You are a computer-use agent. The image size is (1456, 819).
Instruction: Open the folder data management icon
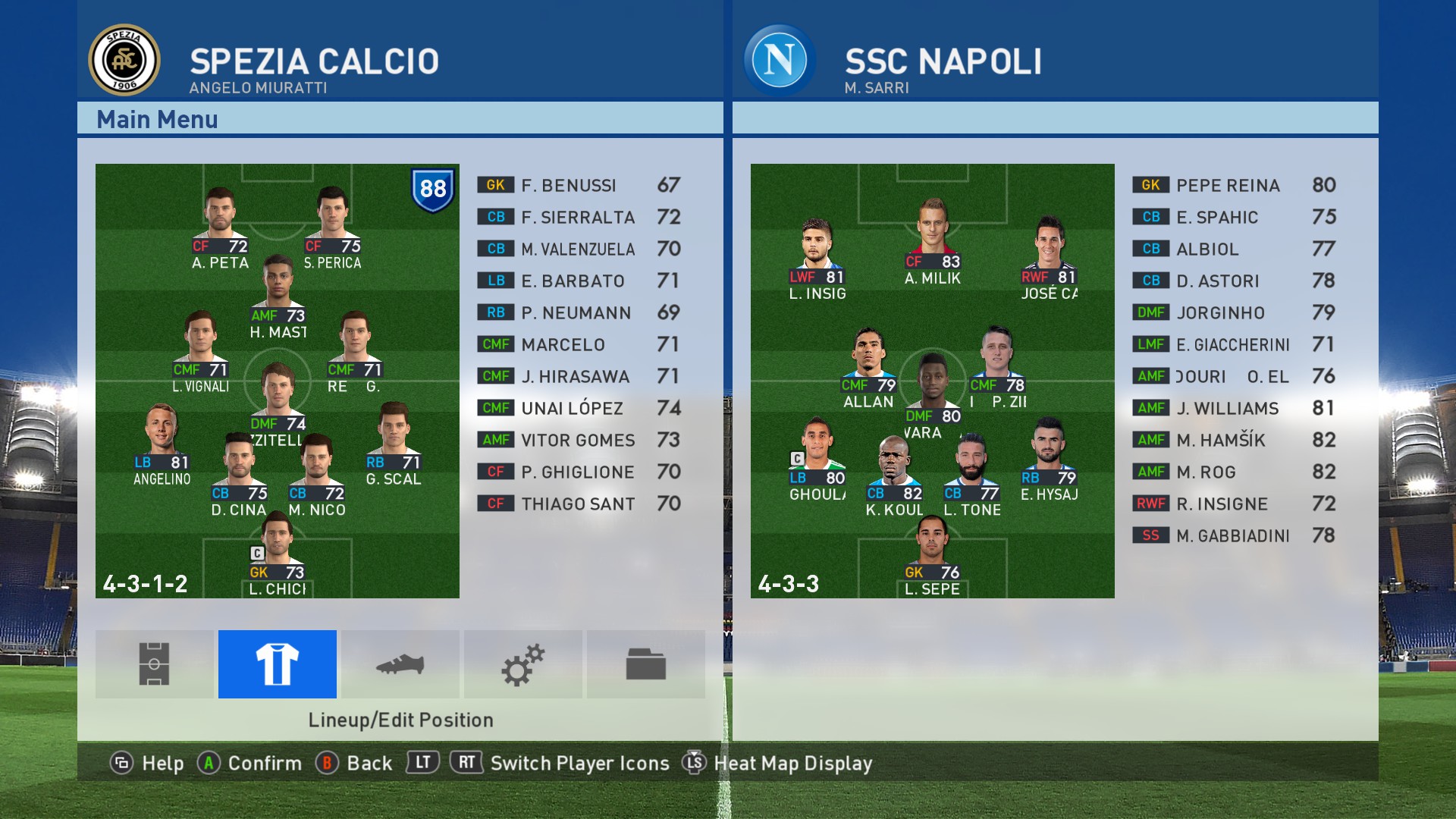646,664
